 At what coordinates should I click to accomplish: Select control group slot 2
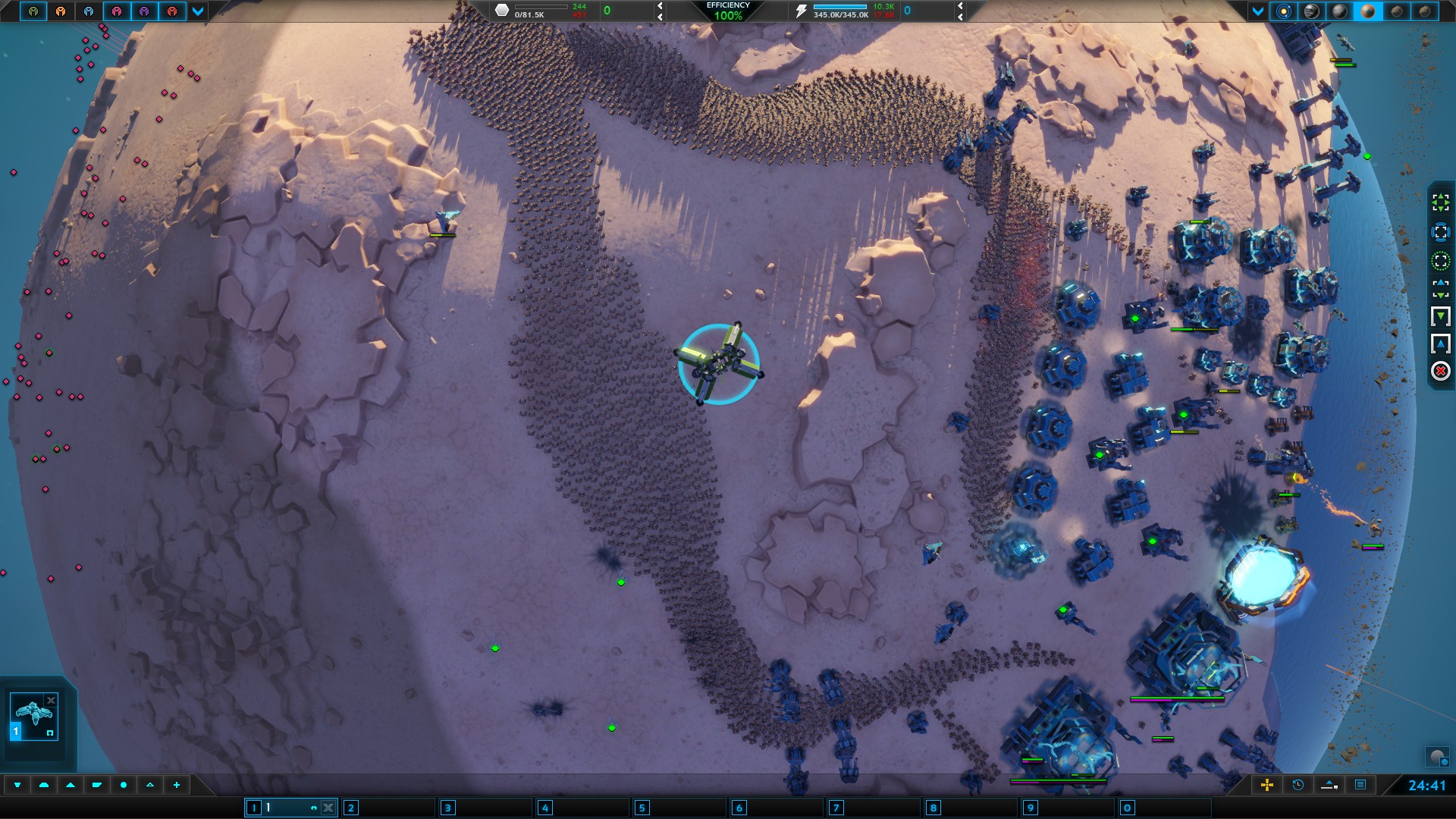(x=350, y=808)
